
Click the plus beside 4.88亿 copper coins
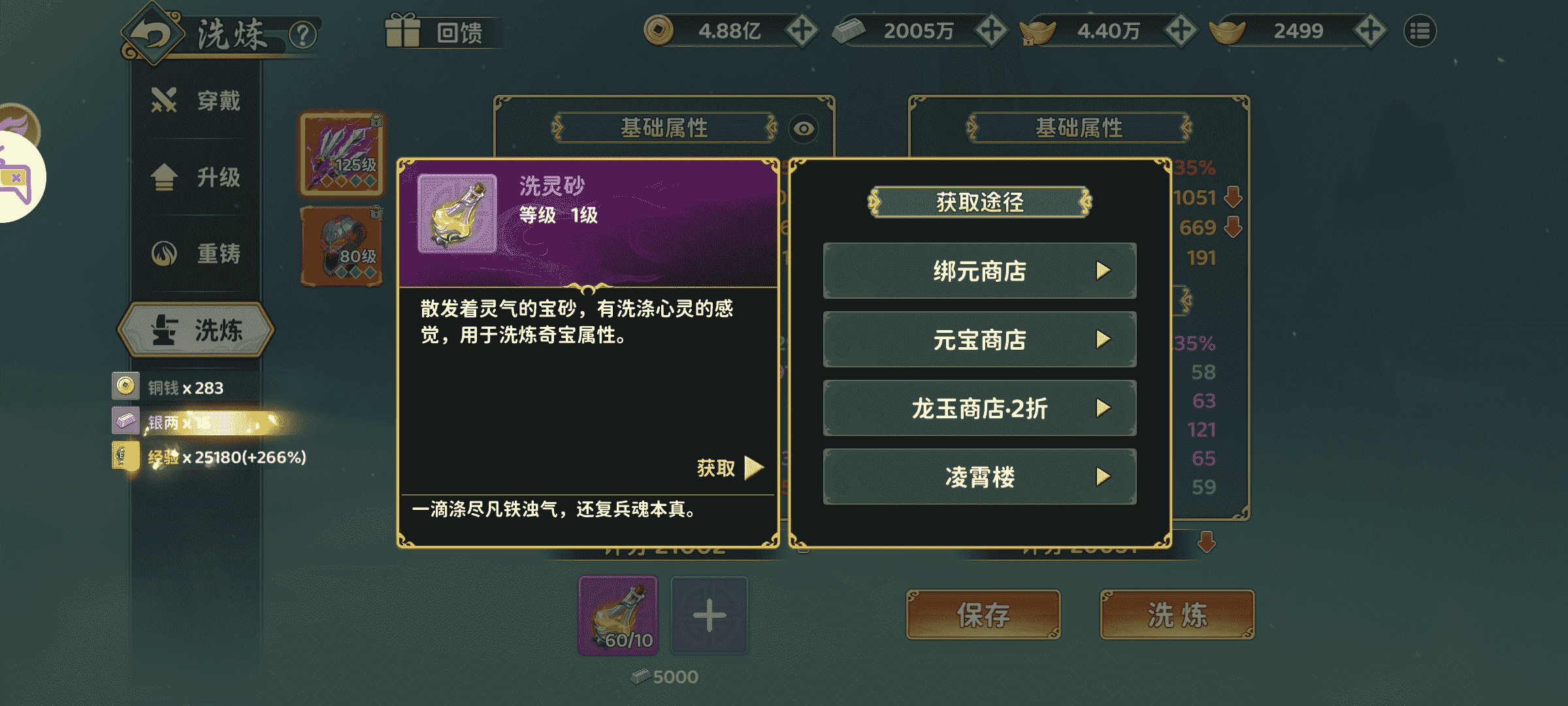(801, 29)
